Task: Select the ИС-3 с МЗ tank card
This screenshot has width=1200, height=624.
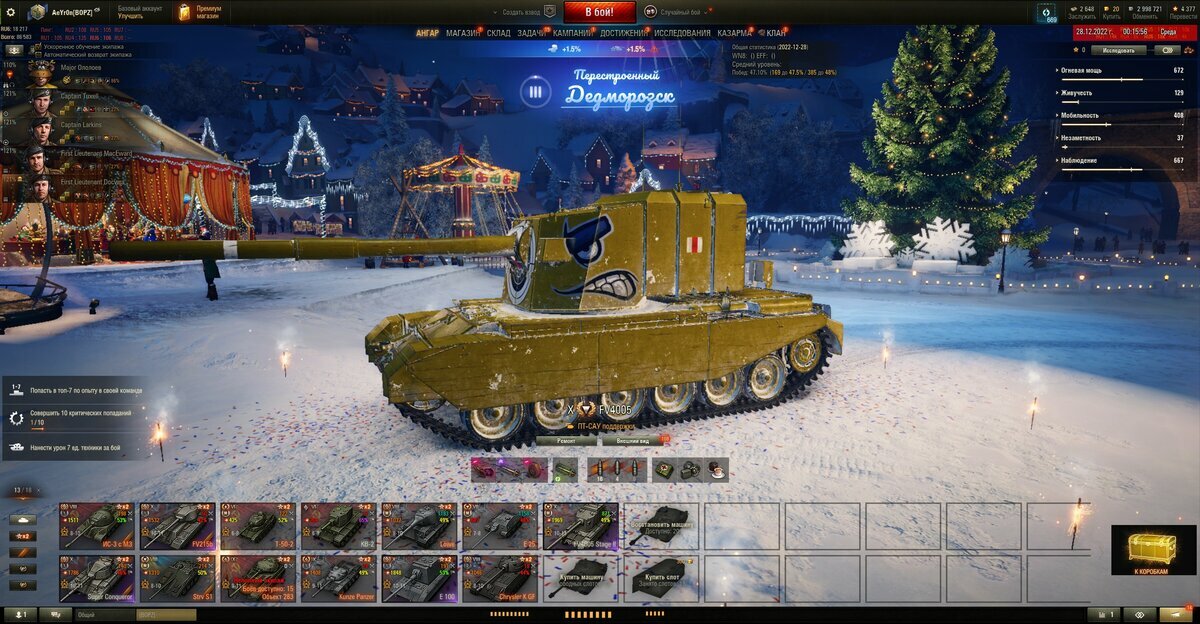Action: coord(96,526)
